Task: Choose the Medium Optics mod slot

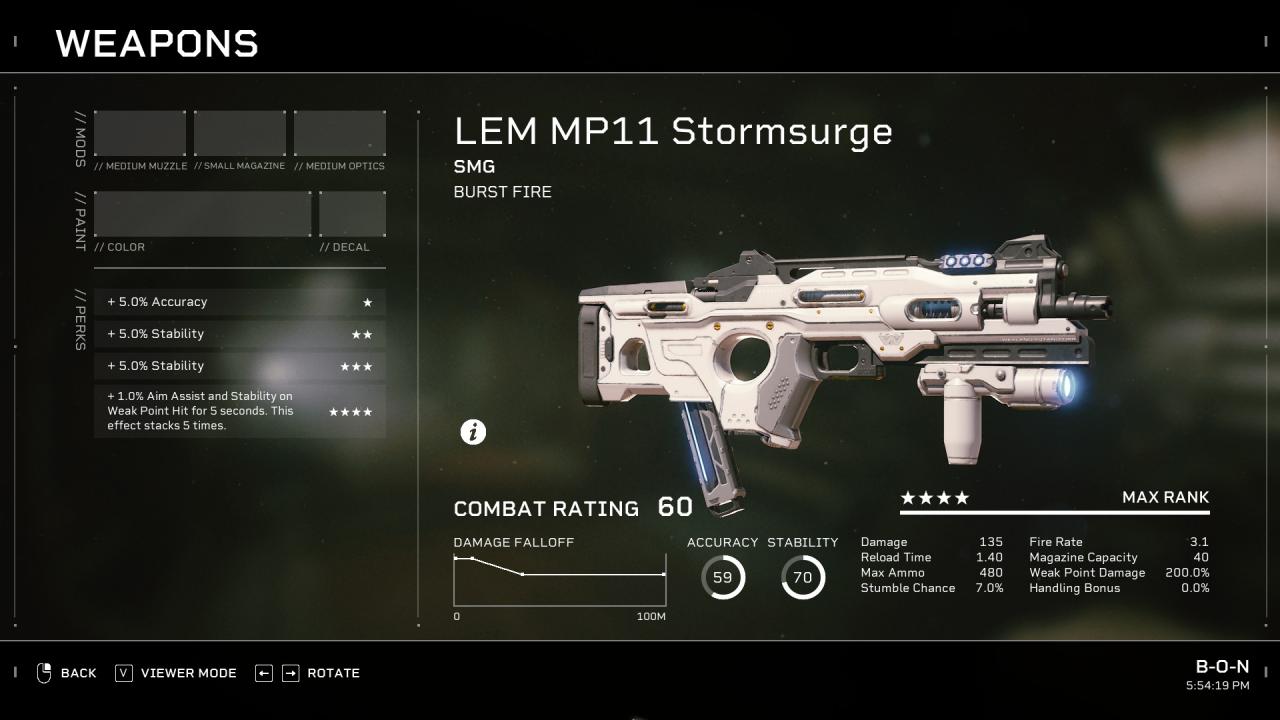Action: point(340,134)
